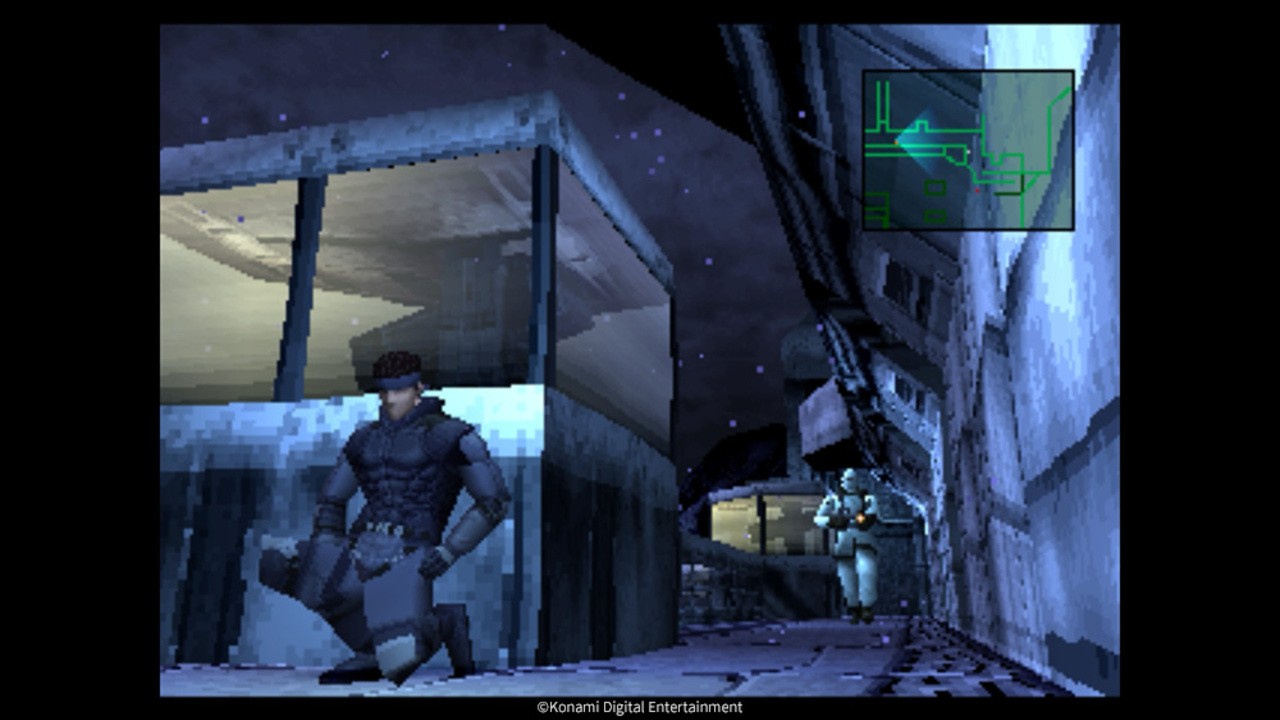Viewport: 1280px width, 720px height.
Task: Click the lower green rectangle on the radar
Action: pyautogui.click(x=935, y=215)
